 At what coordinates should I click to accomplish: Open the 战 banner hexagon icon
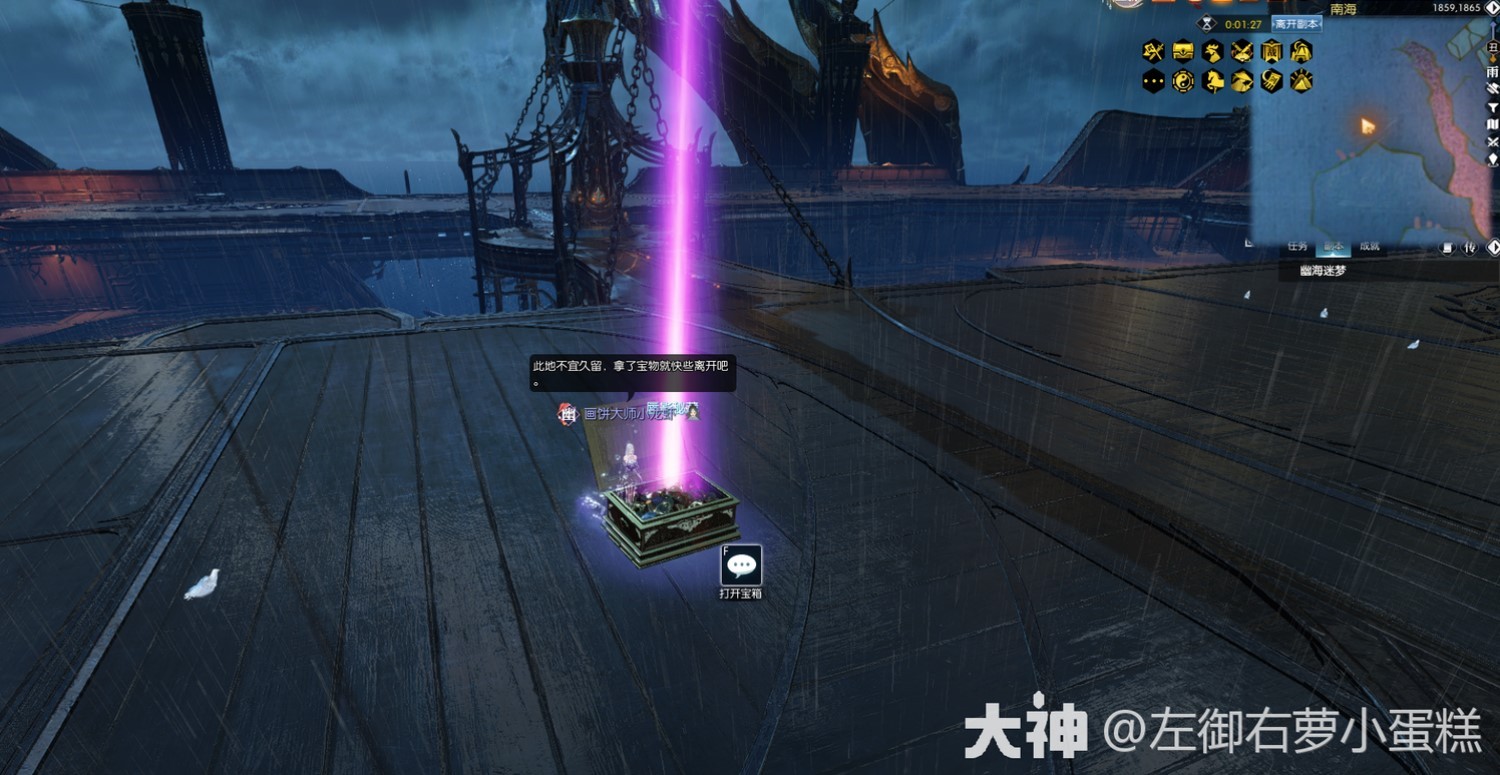[1272, 51]
